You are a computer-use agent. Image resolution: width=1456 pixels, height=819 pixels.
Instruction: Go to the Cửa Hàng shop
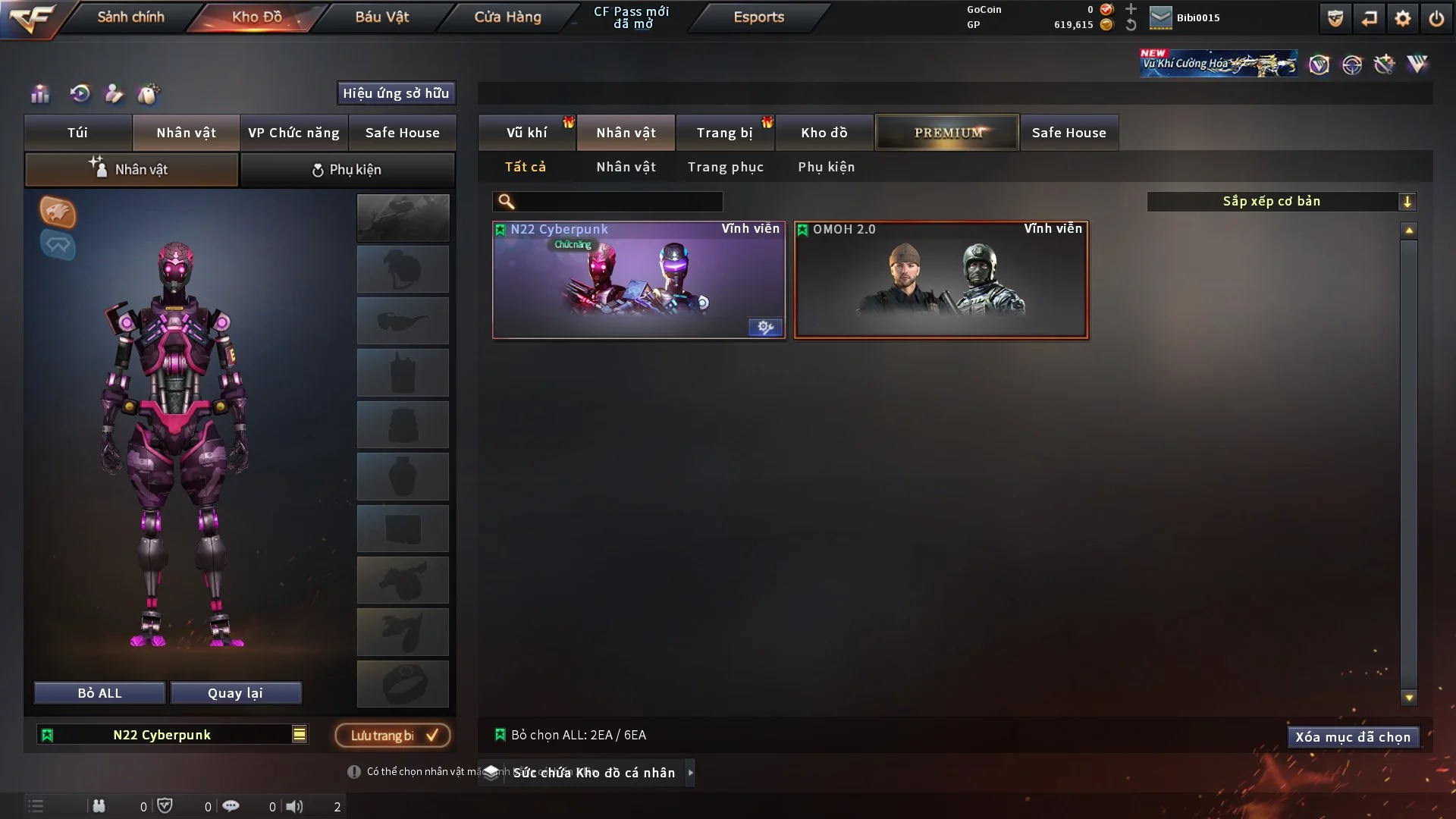pos(507,17)
